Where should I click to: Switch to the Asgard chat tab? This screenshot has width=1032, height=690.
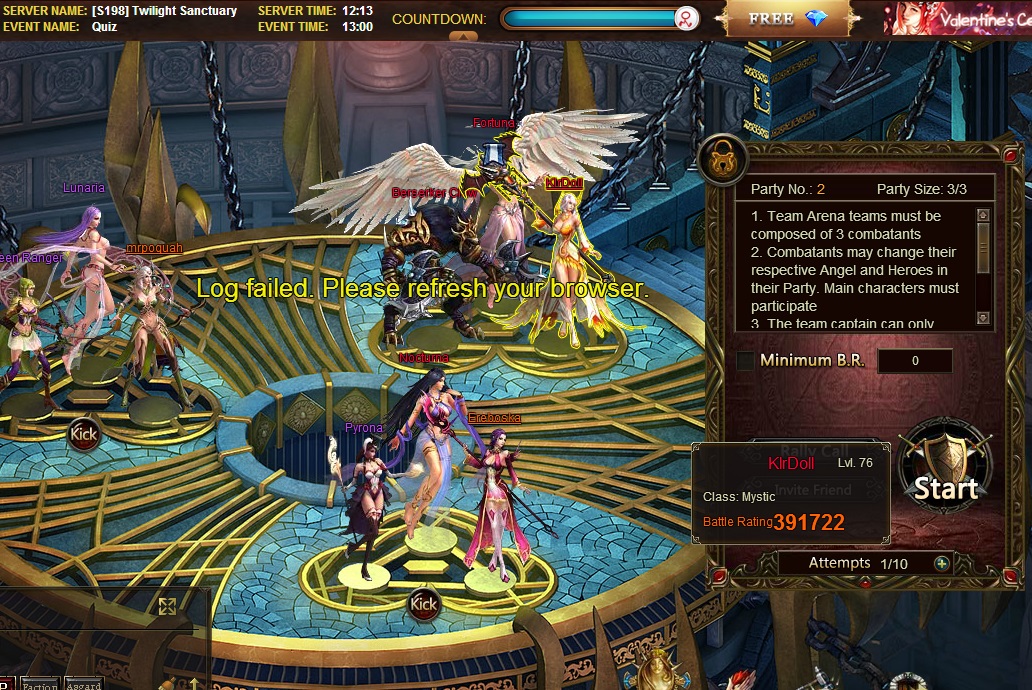coord(84,685)
